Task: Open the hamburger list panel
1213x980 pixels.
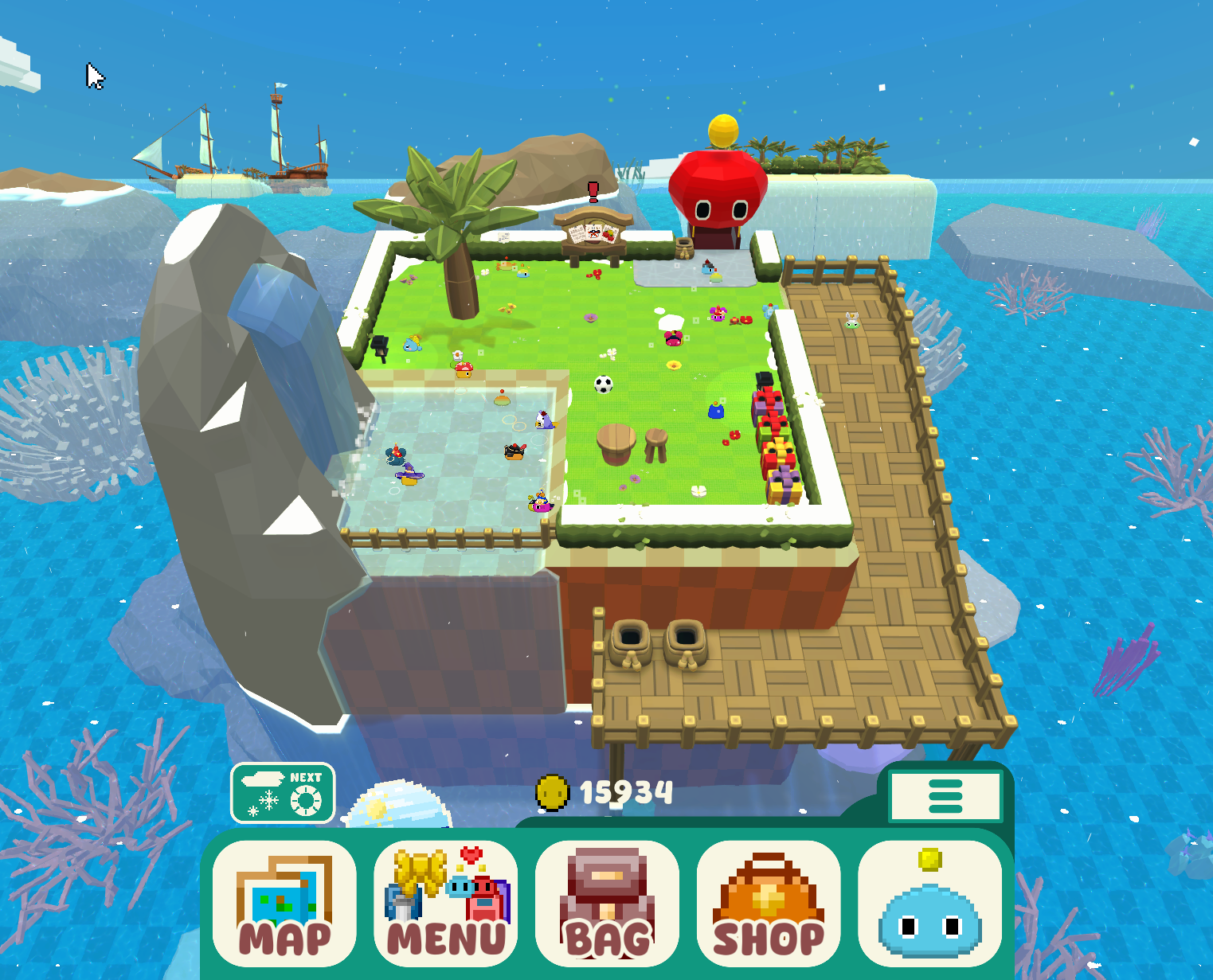Action: 945,795
